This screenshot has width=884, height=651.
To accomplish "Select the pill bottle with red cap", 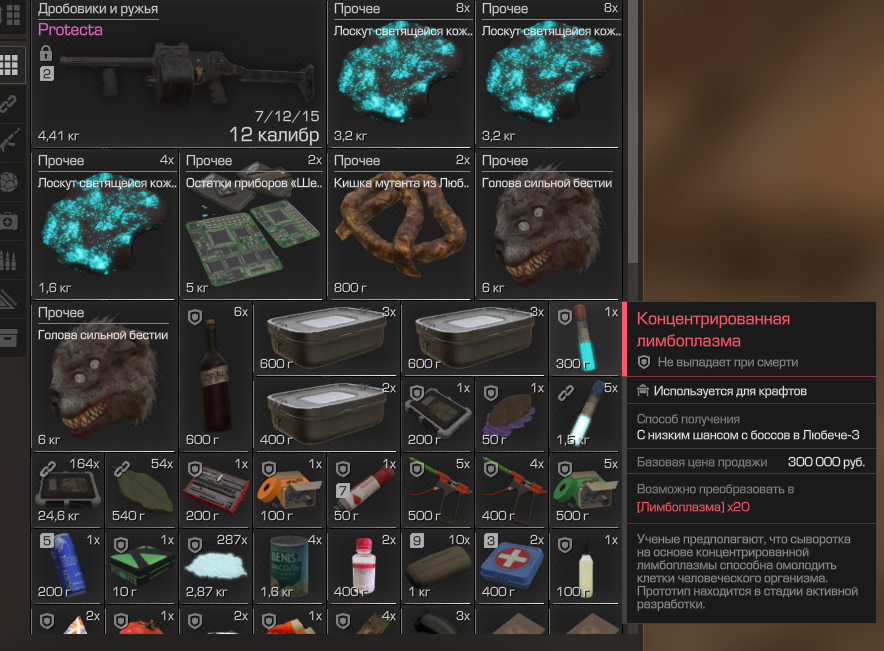I will [363, 566].
